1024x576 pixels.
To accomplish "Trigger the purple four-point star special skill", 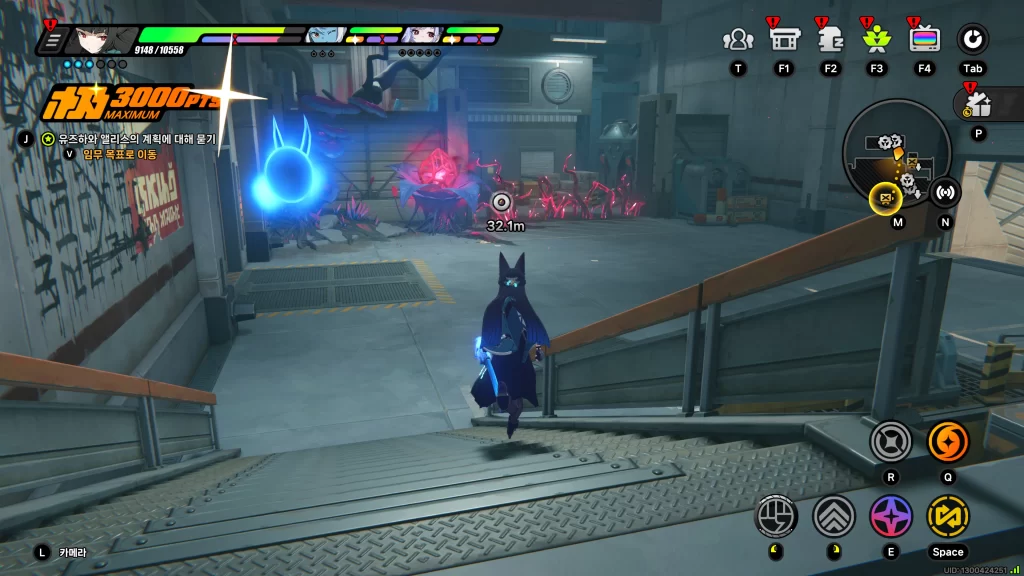I will [890, 516].
